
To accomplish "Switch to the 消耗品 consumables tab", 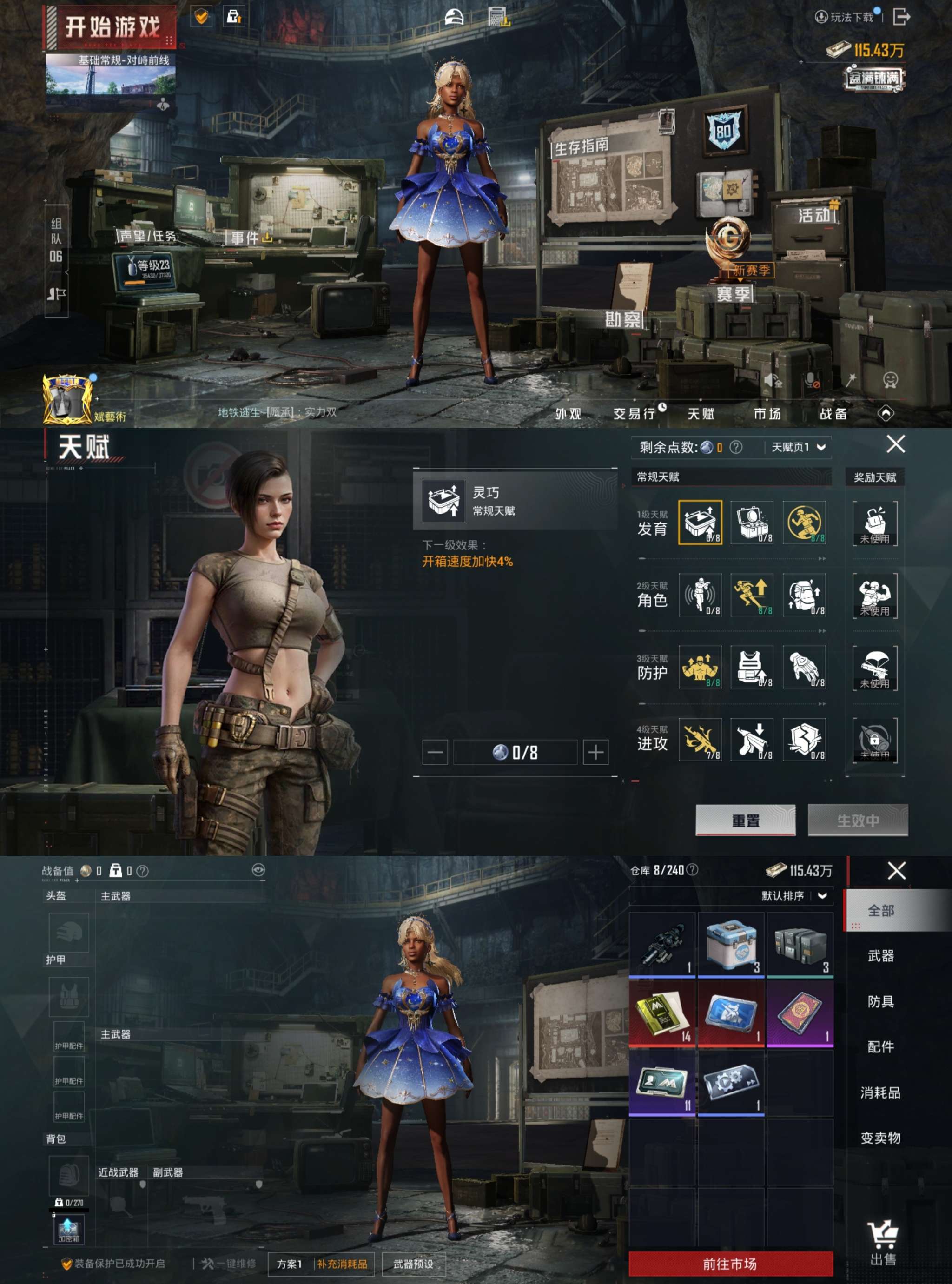I will click(880, 1092).
